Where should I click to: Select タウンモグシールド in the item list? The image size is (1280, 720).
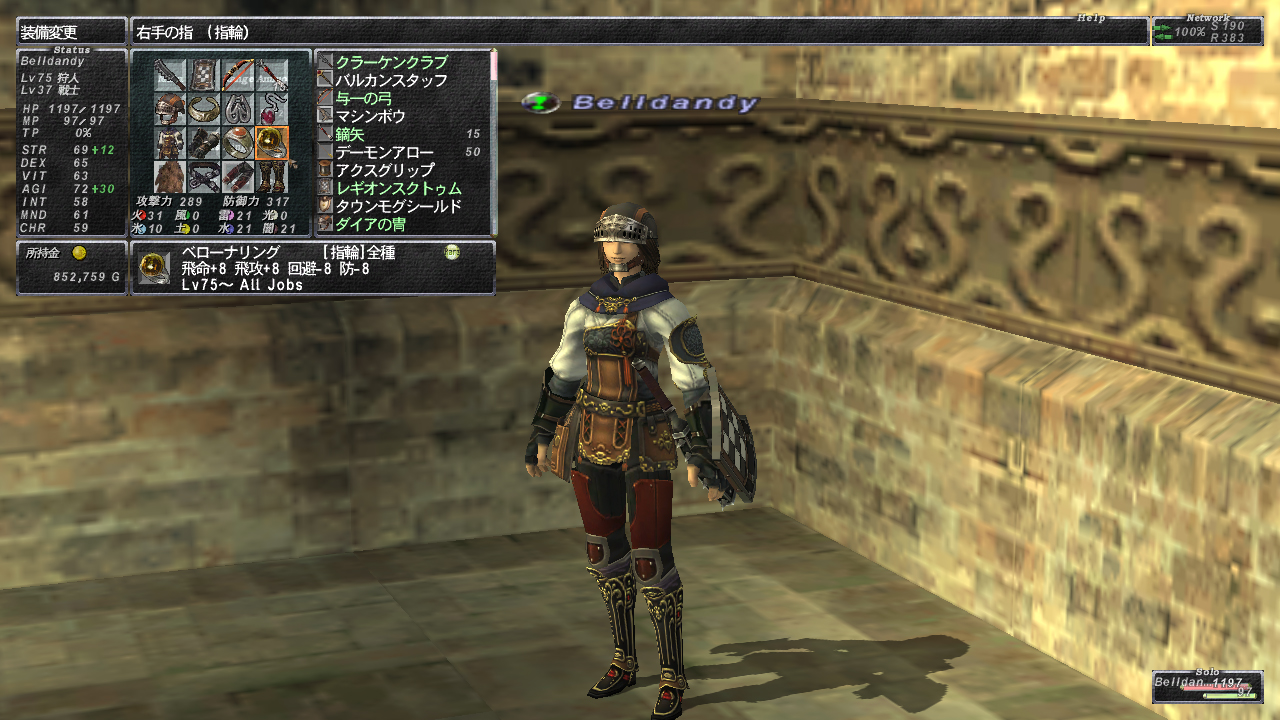(x=399, y=206)
